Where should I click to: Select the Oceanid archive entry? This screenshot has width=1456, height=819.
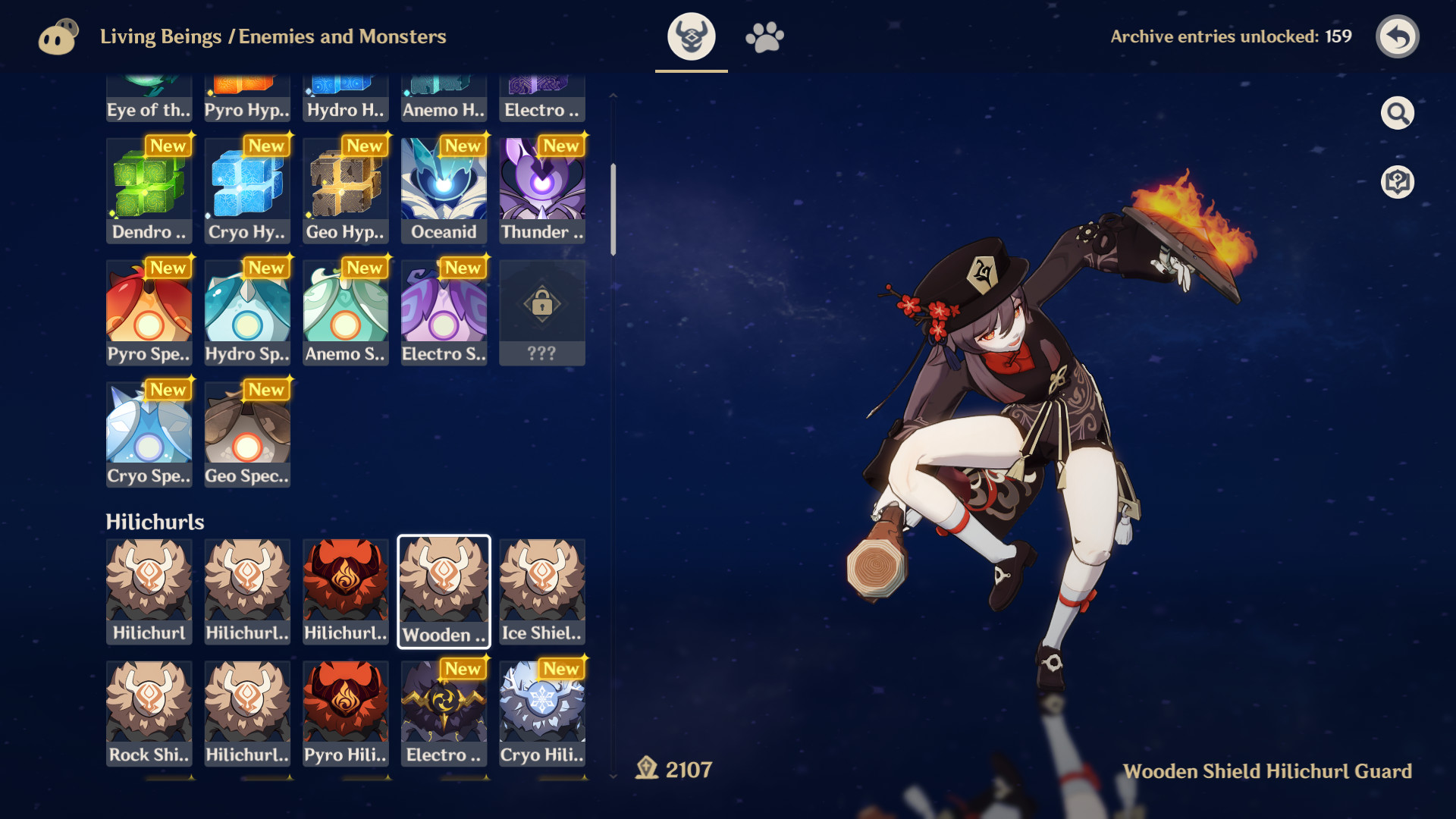pyautogui.click(x=444, y=190)
